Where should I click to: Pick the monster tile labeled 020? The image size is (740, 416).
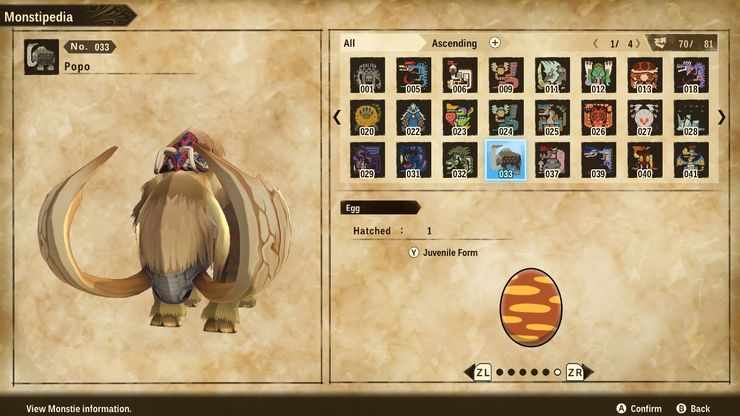tap(367, 117)
